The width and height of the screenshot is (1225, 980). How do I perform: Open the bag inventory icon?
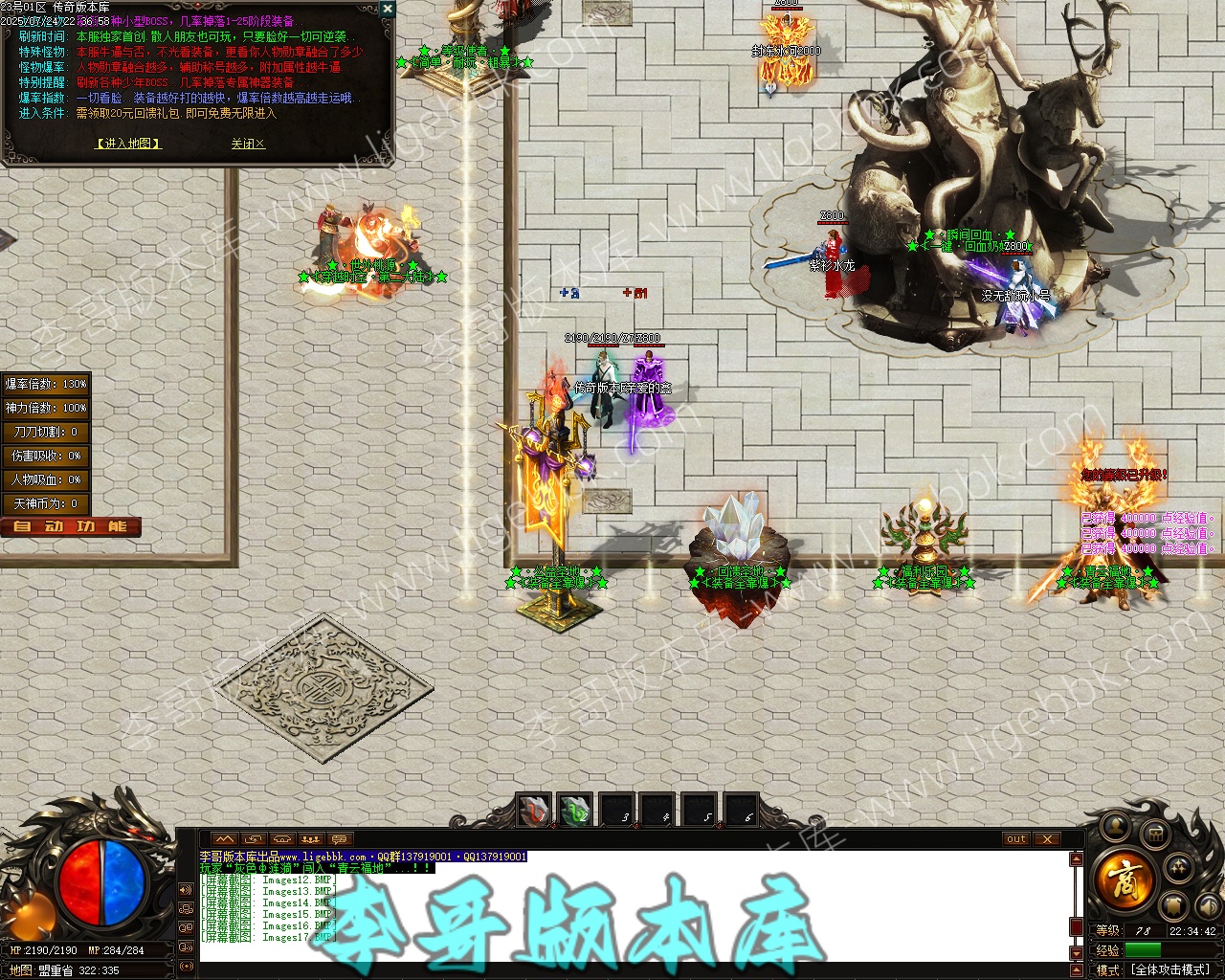1155,833
